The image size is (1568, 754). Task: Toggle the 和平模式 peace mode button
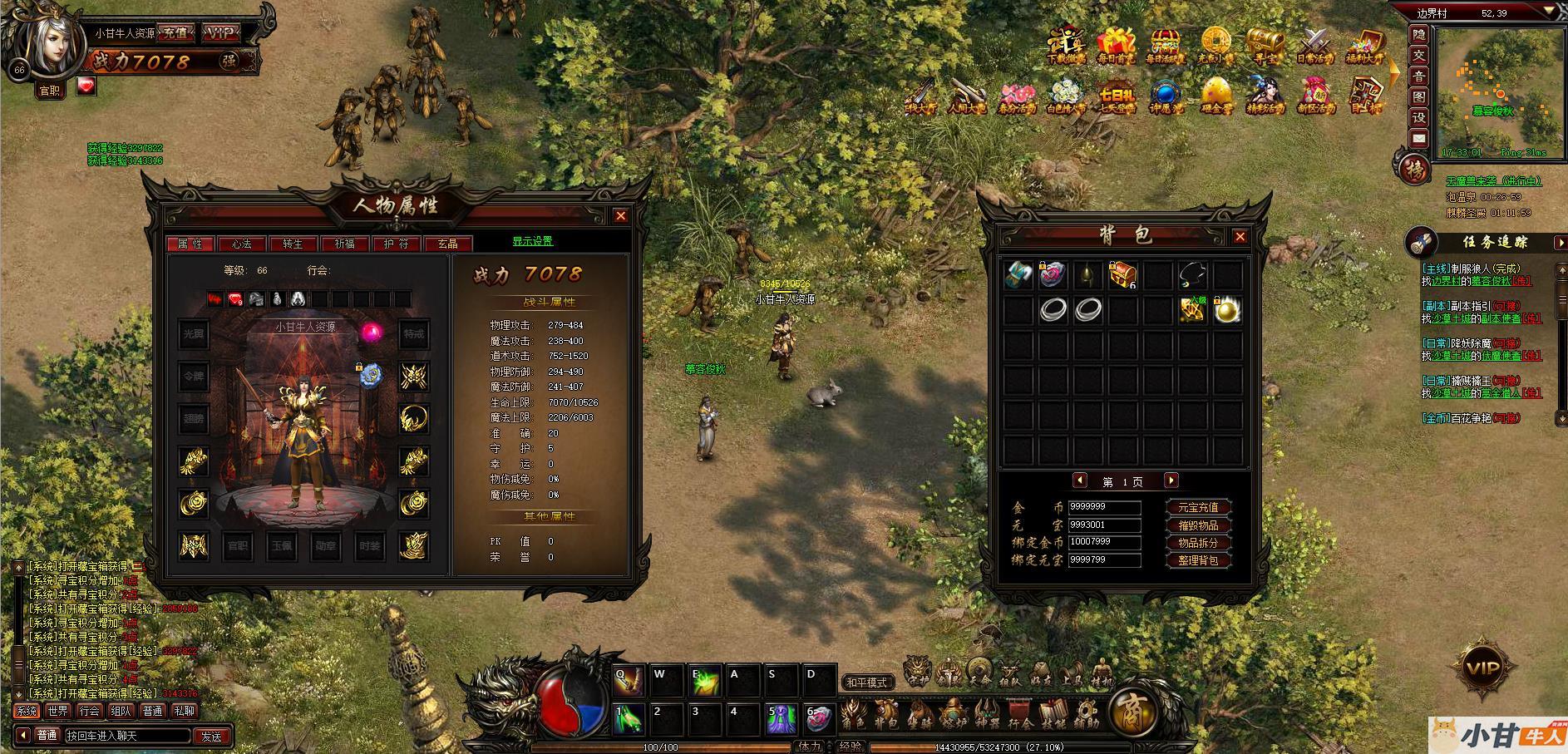pyautogui.click(x=866, y=683)
